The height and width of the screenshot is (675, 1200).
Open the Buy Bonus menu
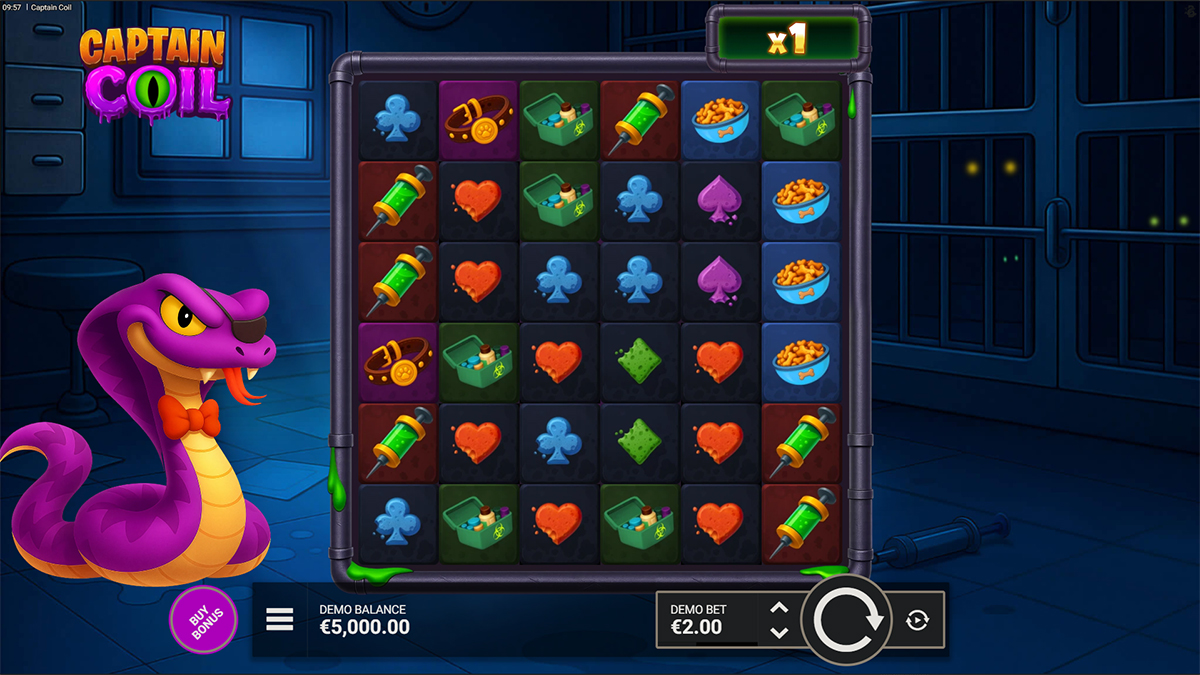coord(204,620)
